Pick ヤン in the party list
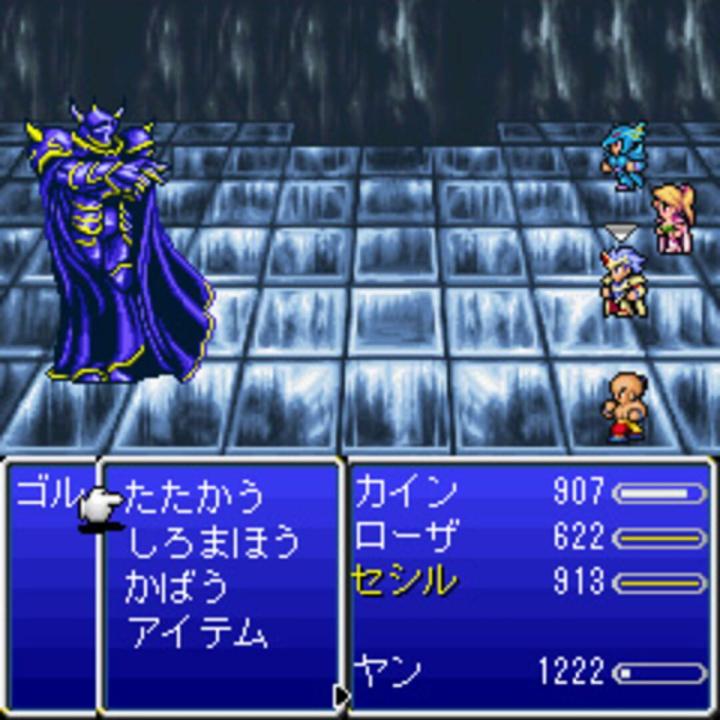Screen dimensions: 720x720 388,671
